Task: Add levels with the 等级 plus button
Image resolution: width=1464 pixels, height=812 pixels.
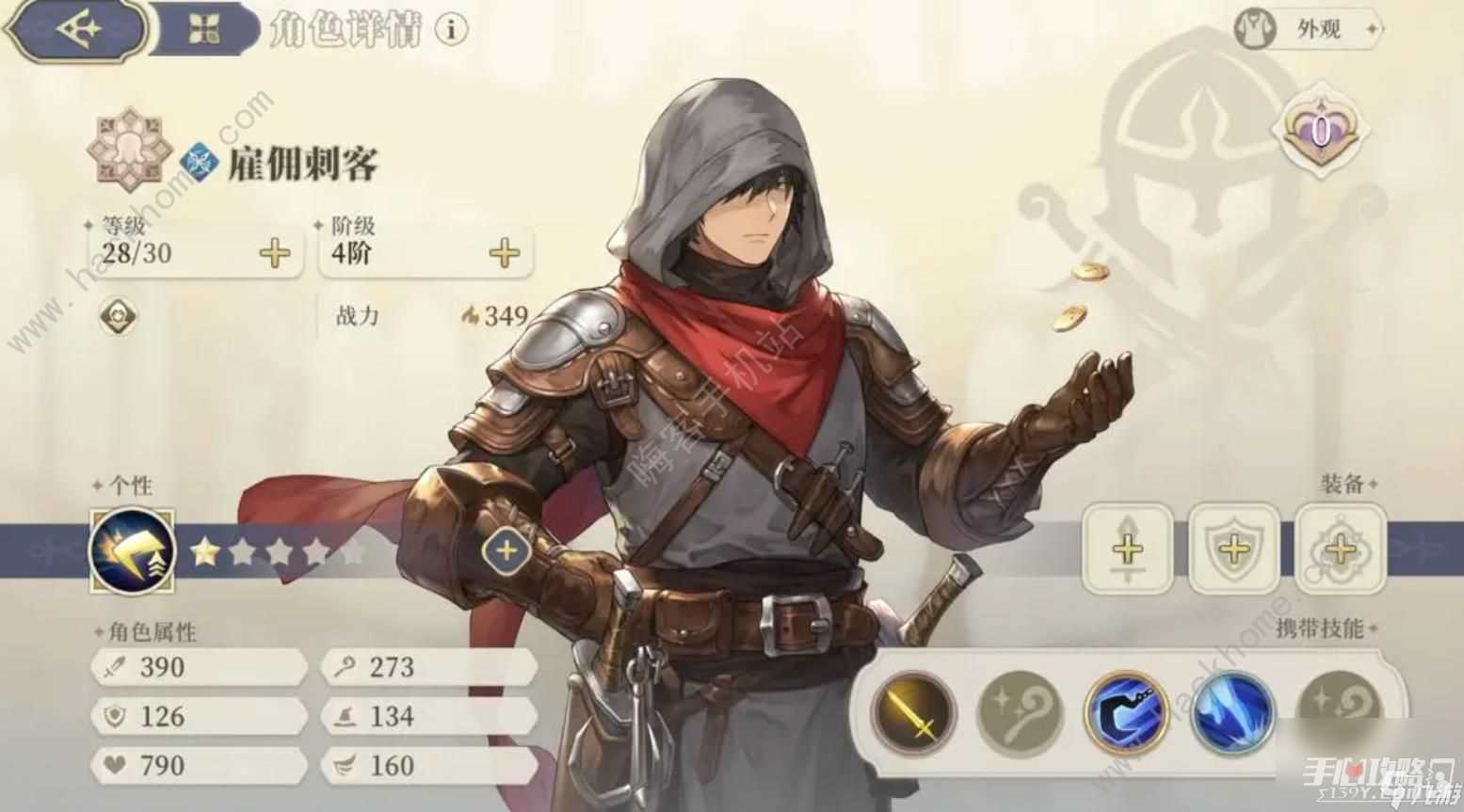Action: (x=275, y=253)
